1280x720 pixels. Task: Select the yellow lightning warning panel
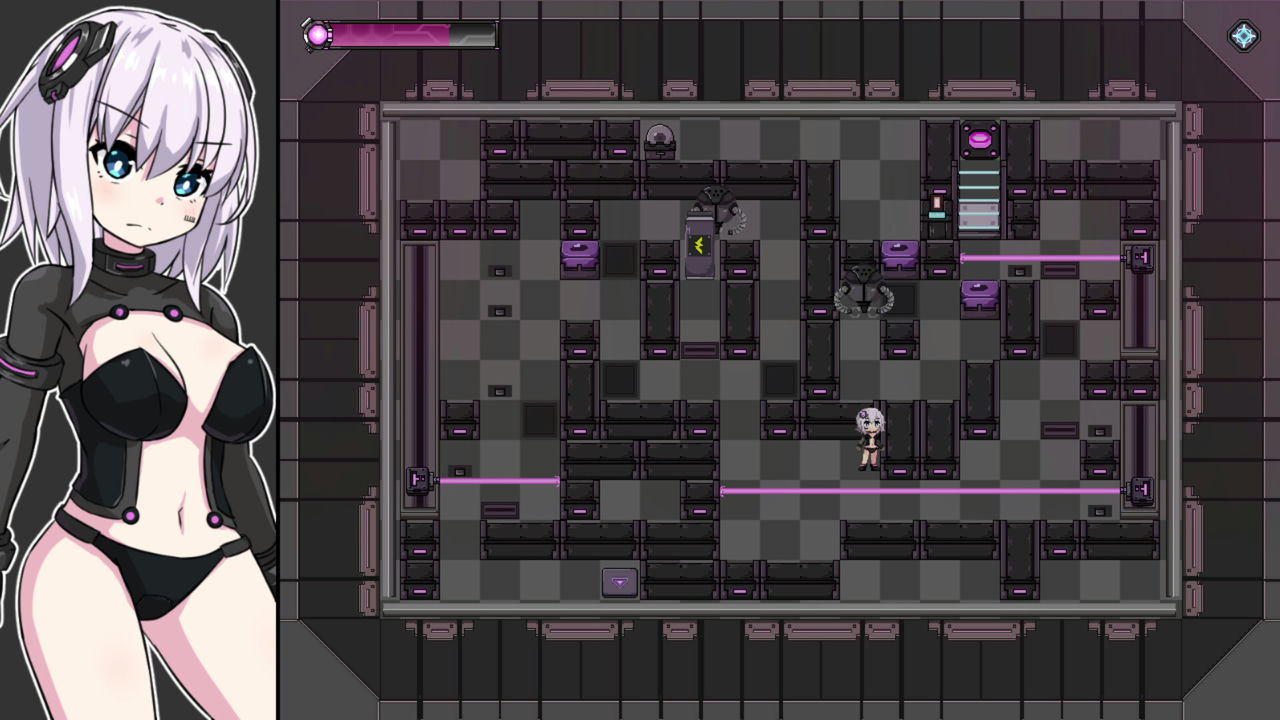[x=699, y=246]
